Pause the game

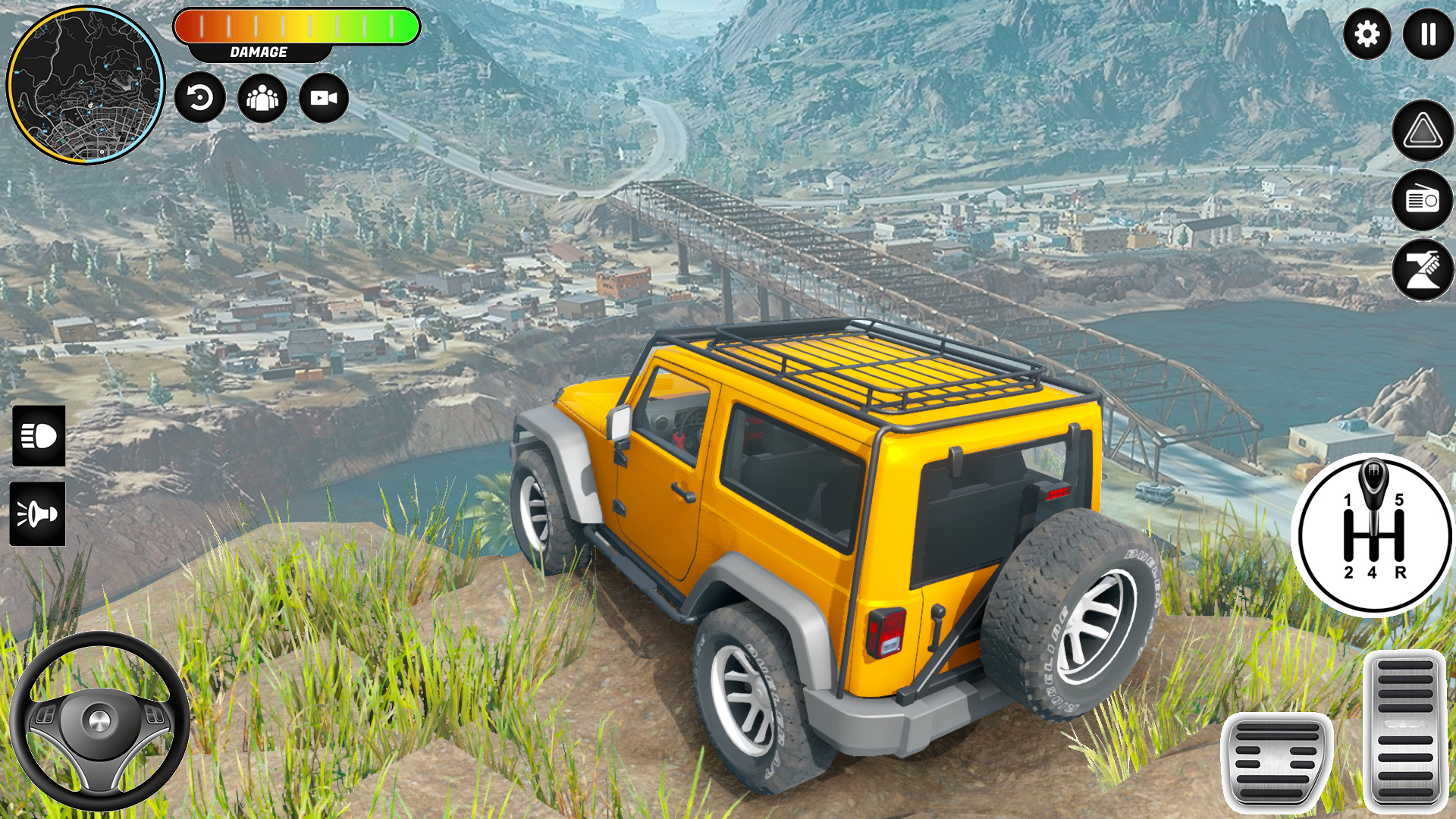pos(1428,34)
